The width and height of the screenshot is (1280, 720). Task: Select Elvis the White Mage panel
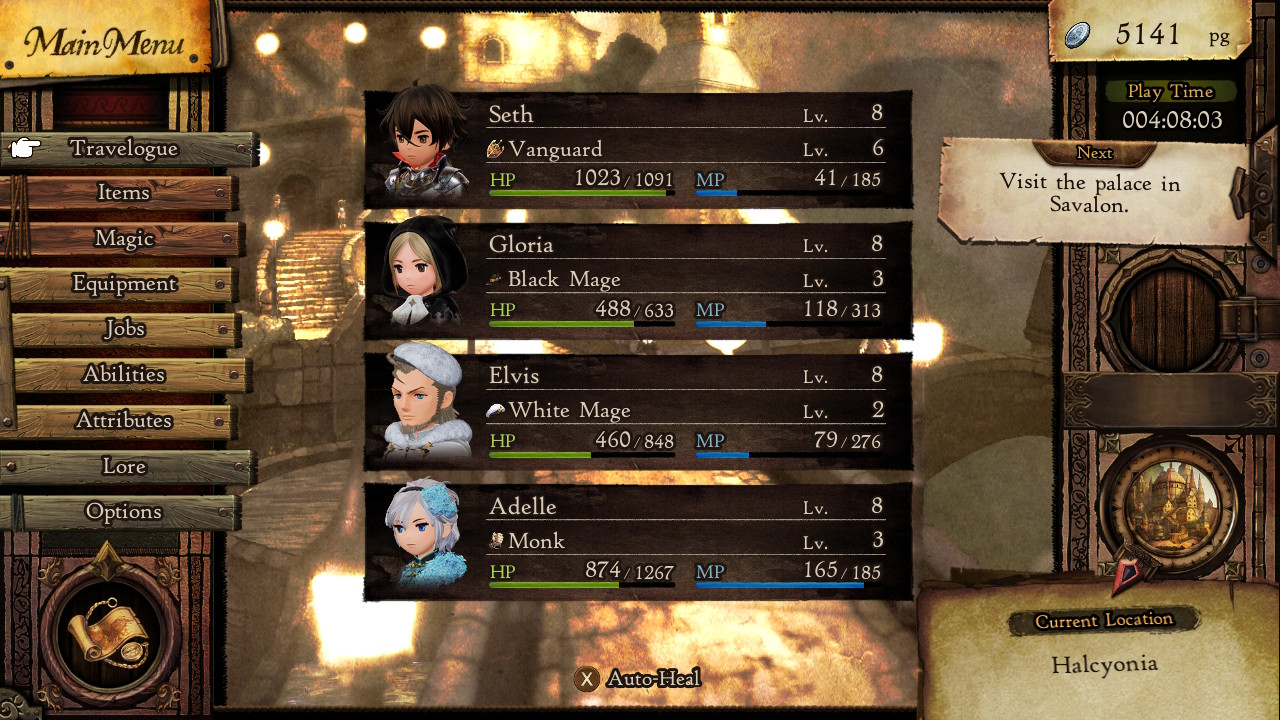pyautogui.click(x=638, y=411)
